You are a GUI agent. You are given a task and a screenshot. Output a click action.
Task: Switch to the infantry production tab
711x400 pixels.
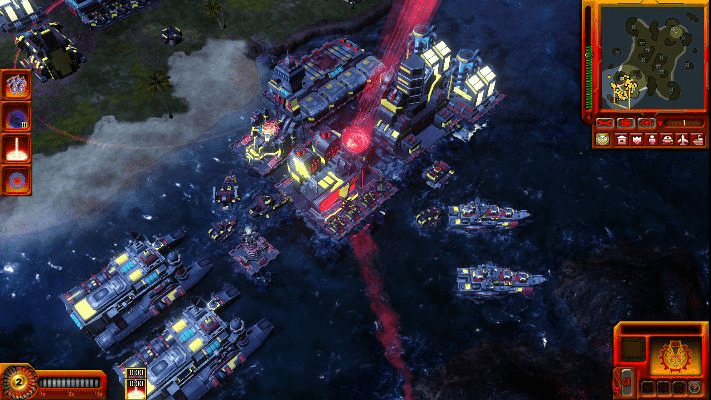tap(651, 139)
